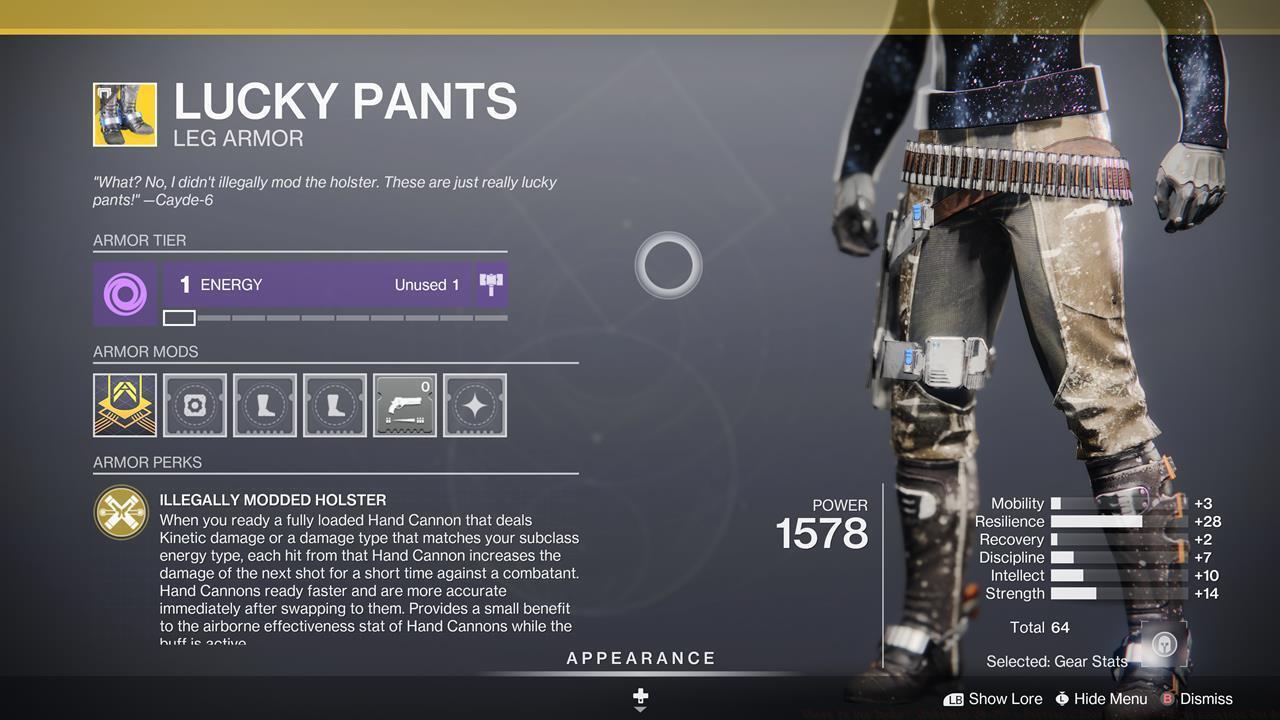Inspect the Illegally Modded Holster perk icon
Viewport: 1280px width, 720px height.
tap(121, 512)
